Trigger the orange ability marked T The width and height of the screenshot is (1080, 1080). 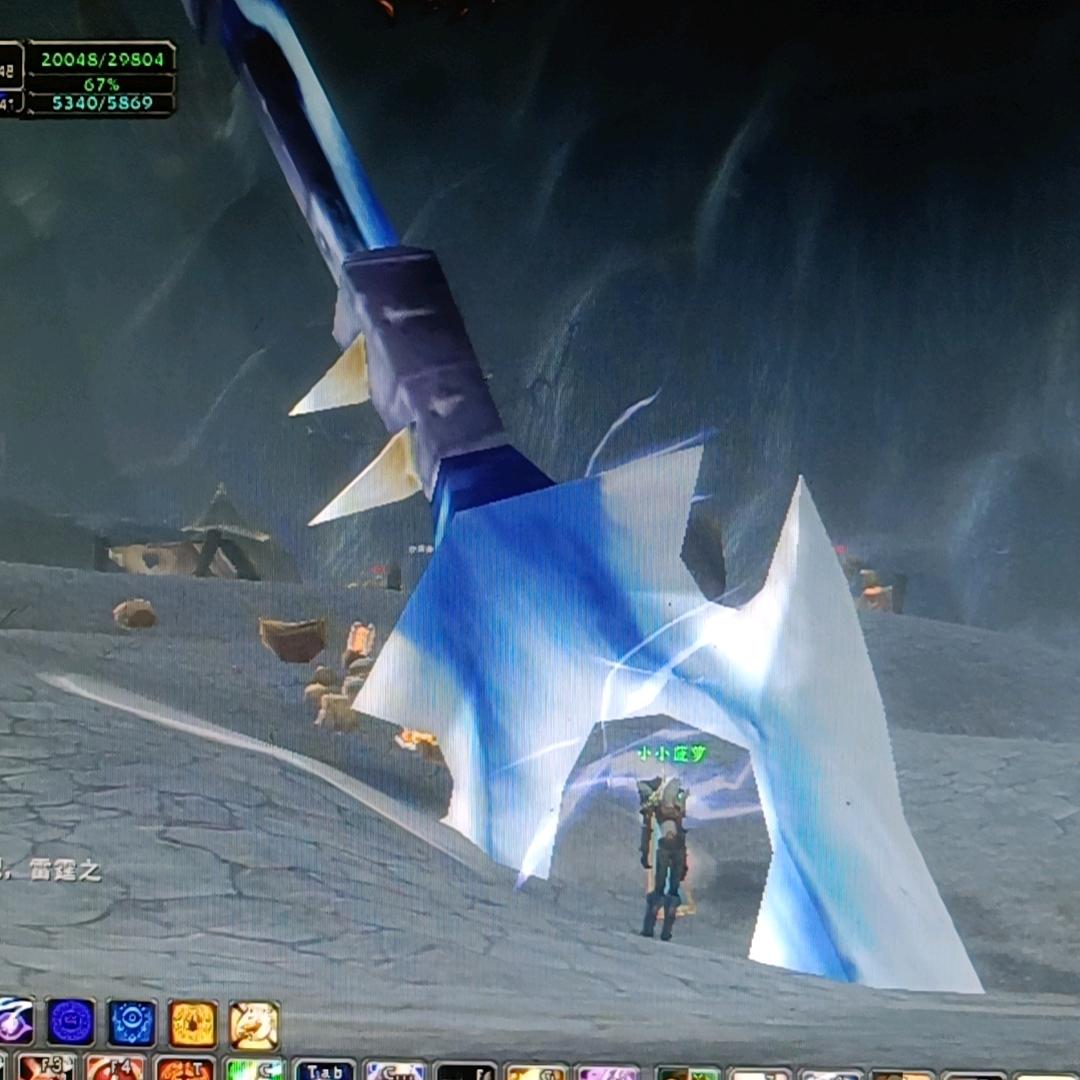pos(185,1070)
